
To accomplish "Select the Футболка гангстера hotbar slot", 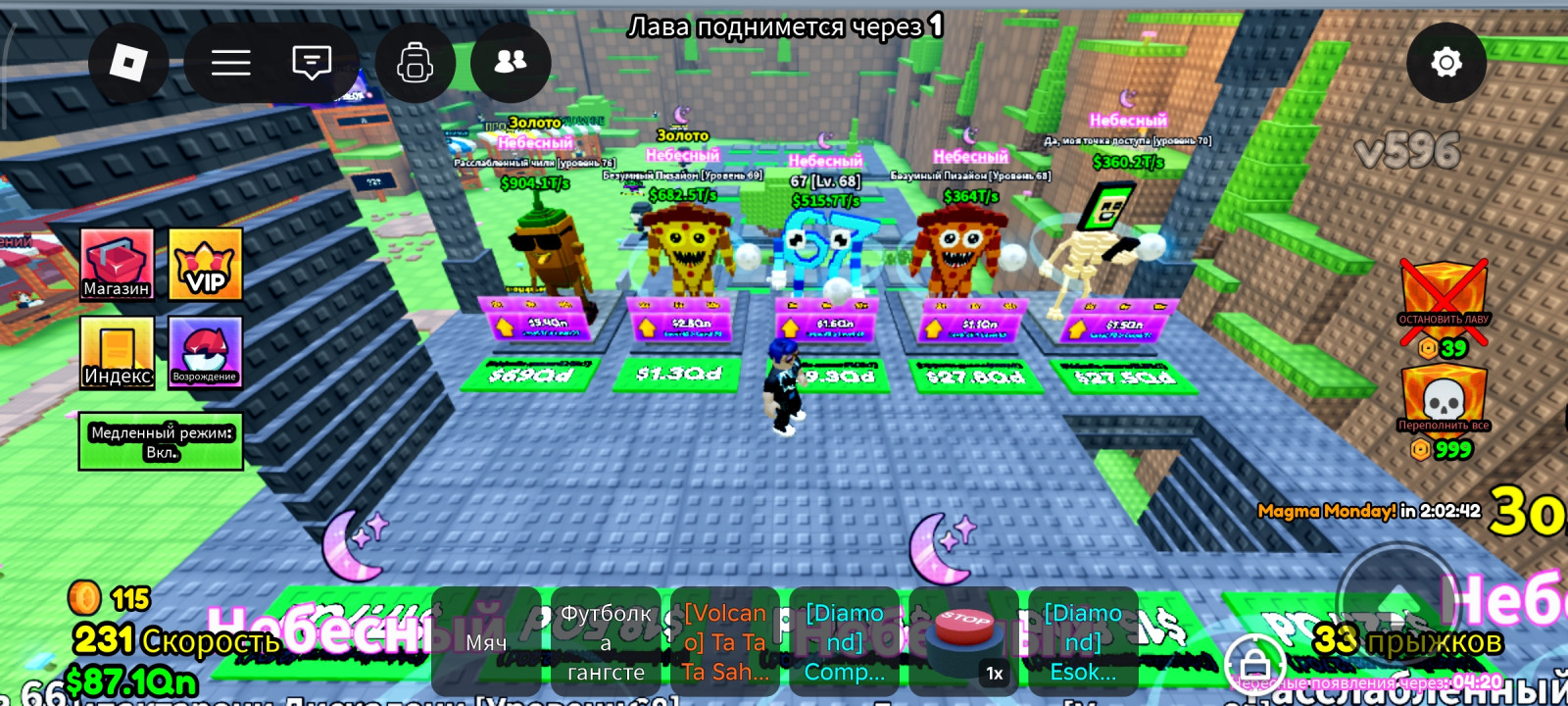I will tap(606, 641).
